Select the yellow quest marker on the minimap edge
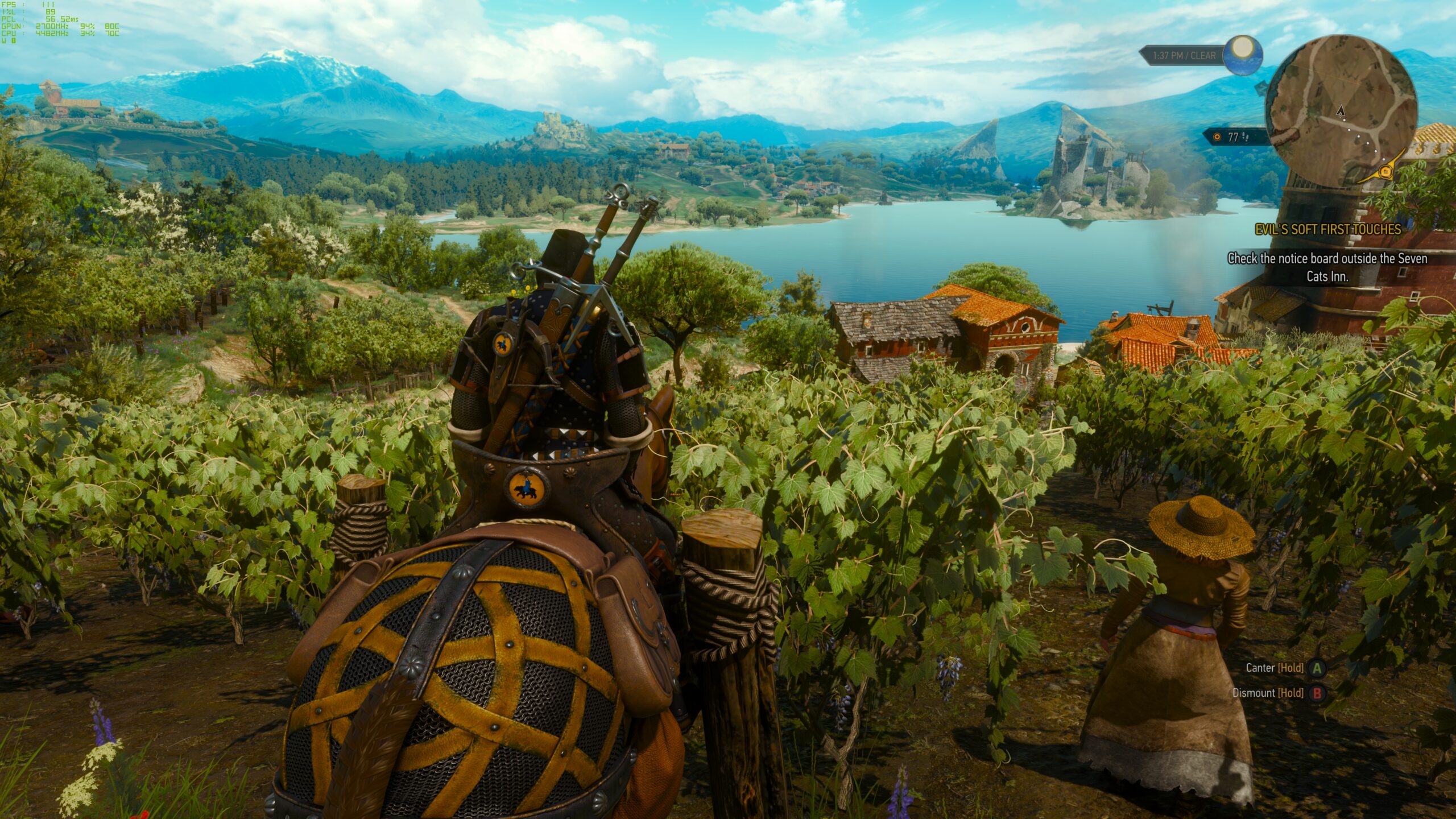Image resolution: width=1456 pixels, height=819 pixels. tap(1385, 171)
